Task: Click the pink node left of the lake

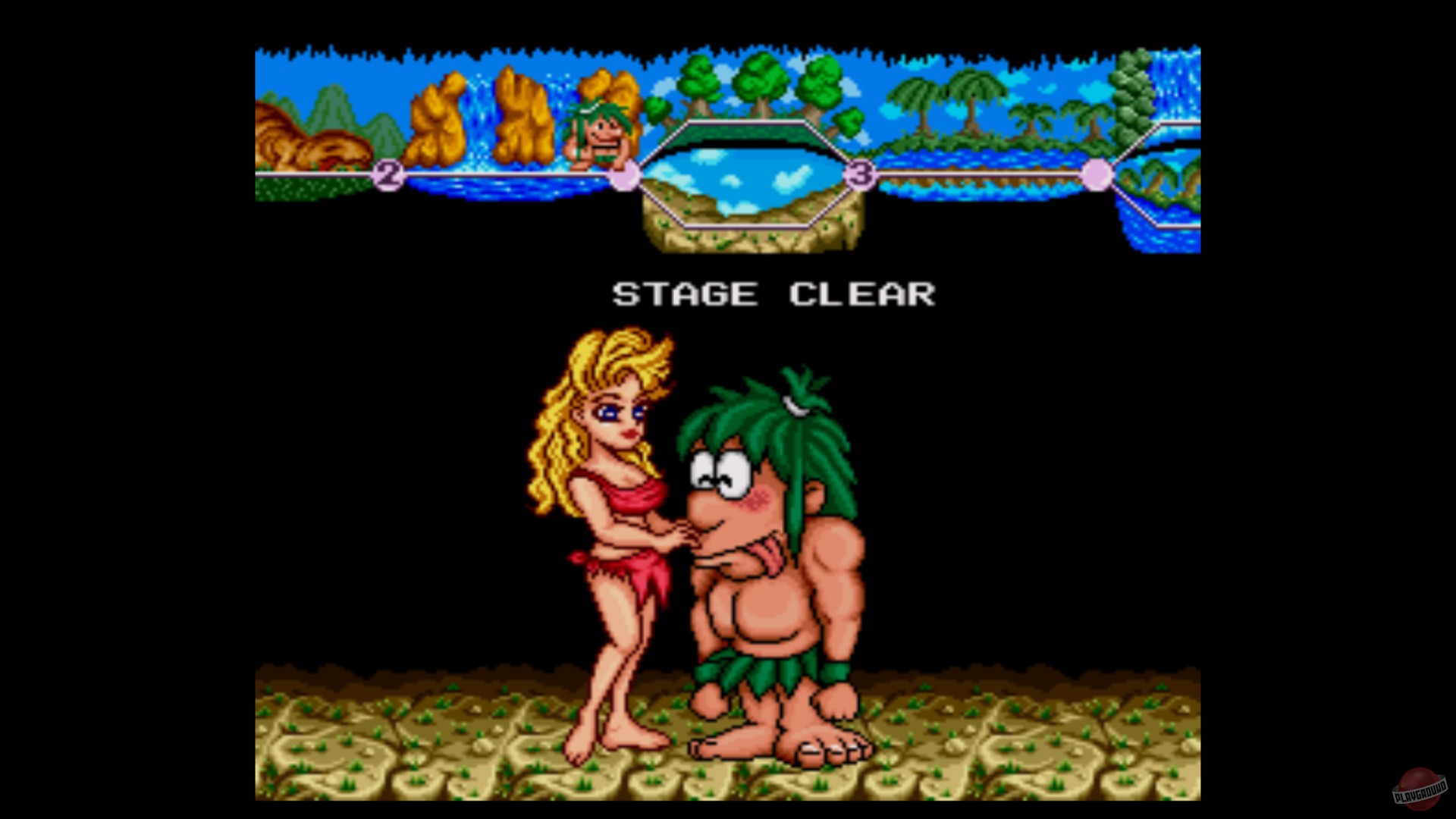Action: [x=626, y=176]
